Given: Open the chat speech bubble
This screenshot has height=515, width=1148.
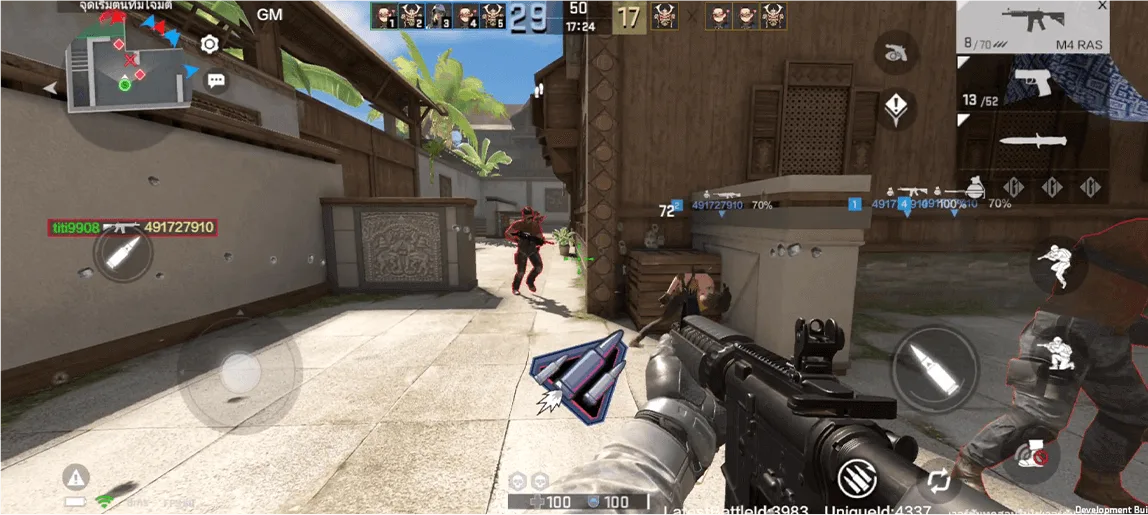Looking at the screenshot, I should [215, 81].
